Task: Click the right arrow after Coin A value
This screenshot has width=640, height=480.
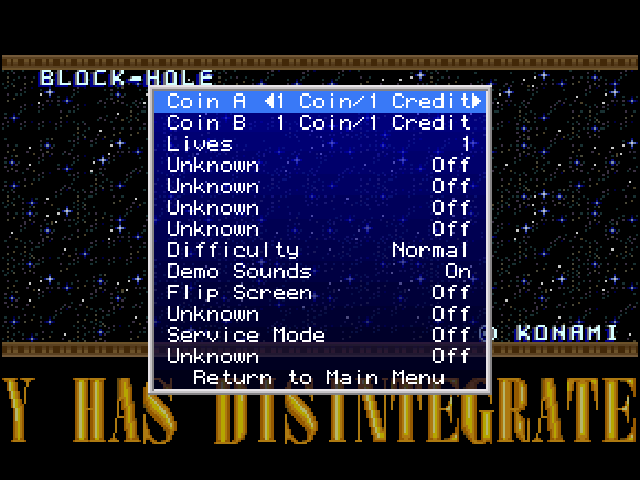Action: [476, 102]
